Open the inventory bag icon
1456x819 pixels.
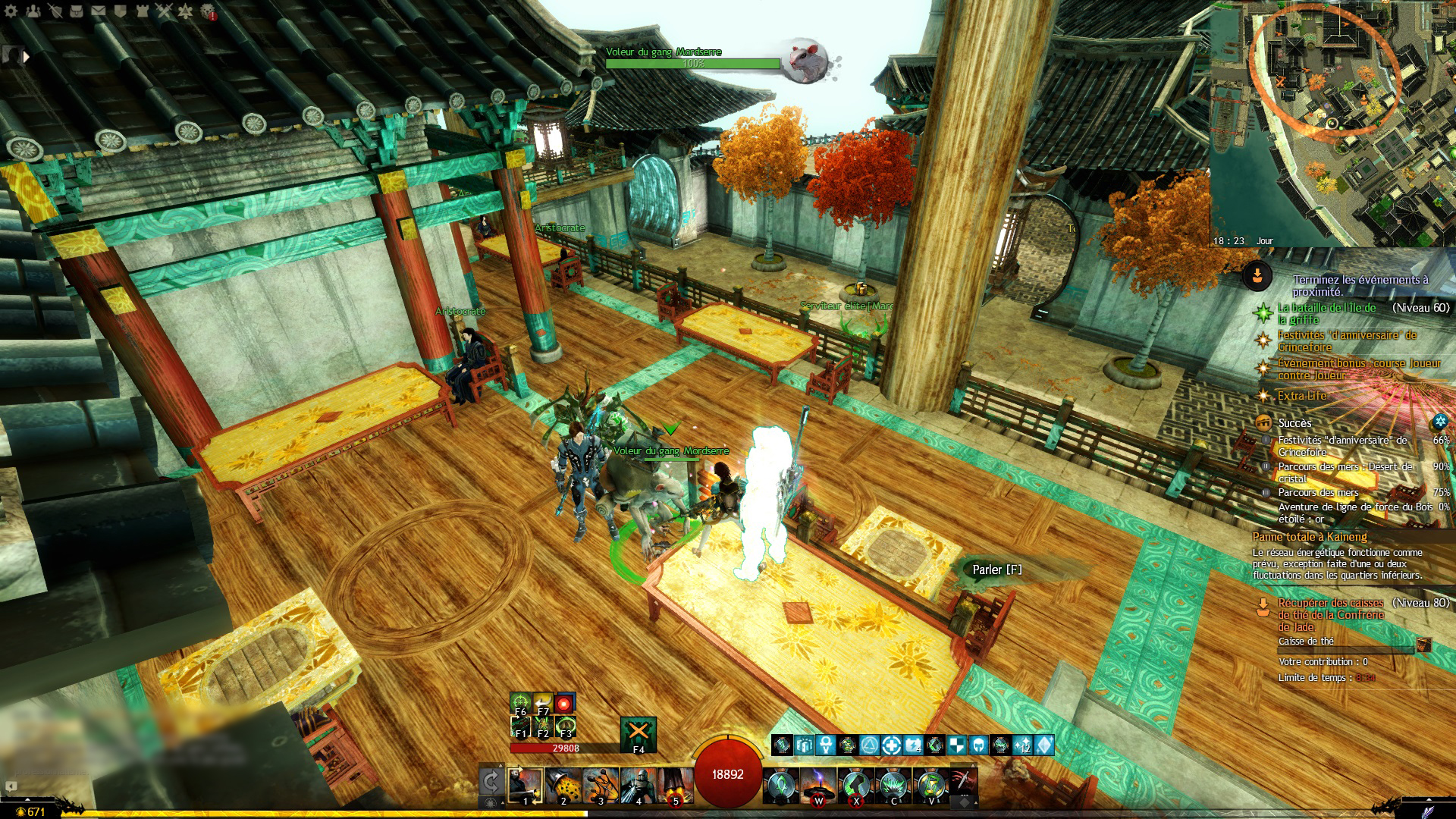pyautogui.click(x=77, y=11)
